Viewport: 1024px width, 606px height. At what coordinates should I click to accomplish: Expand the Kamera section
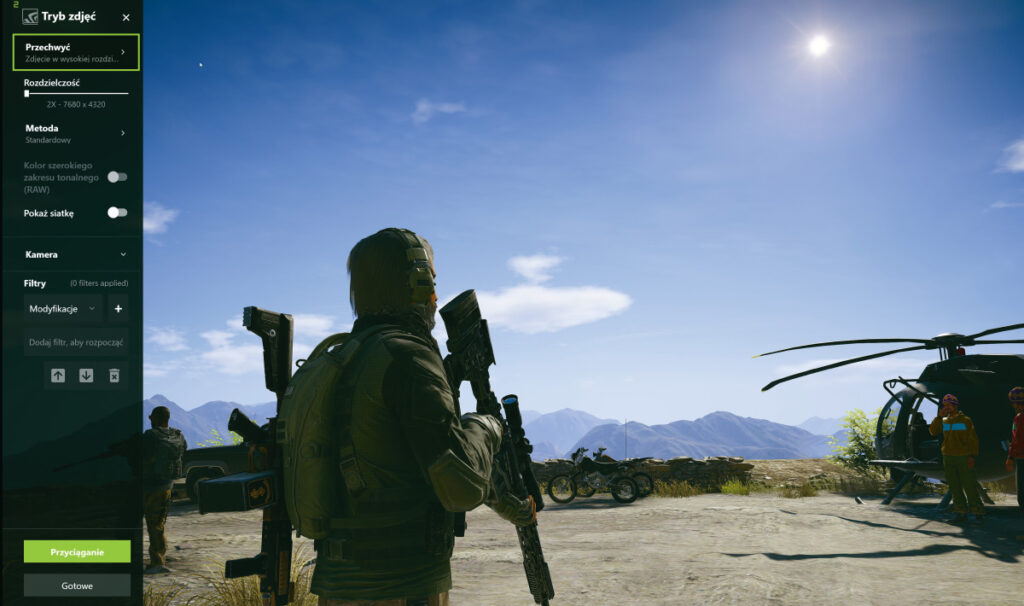point(76,254)
